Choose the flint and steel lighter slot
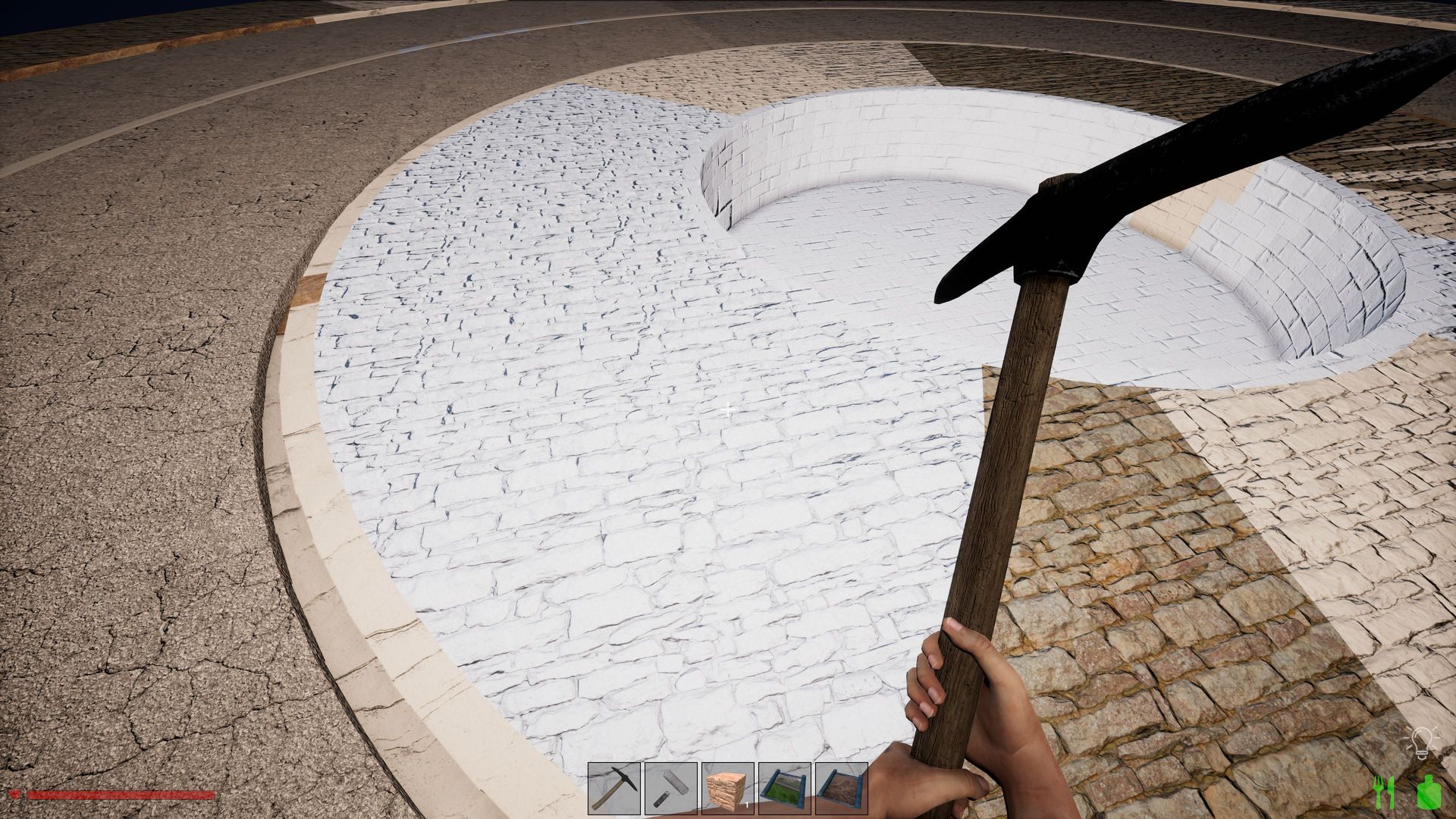Screen dimensions: 1456x819 click(x=671, y=789)
